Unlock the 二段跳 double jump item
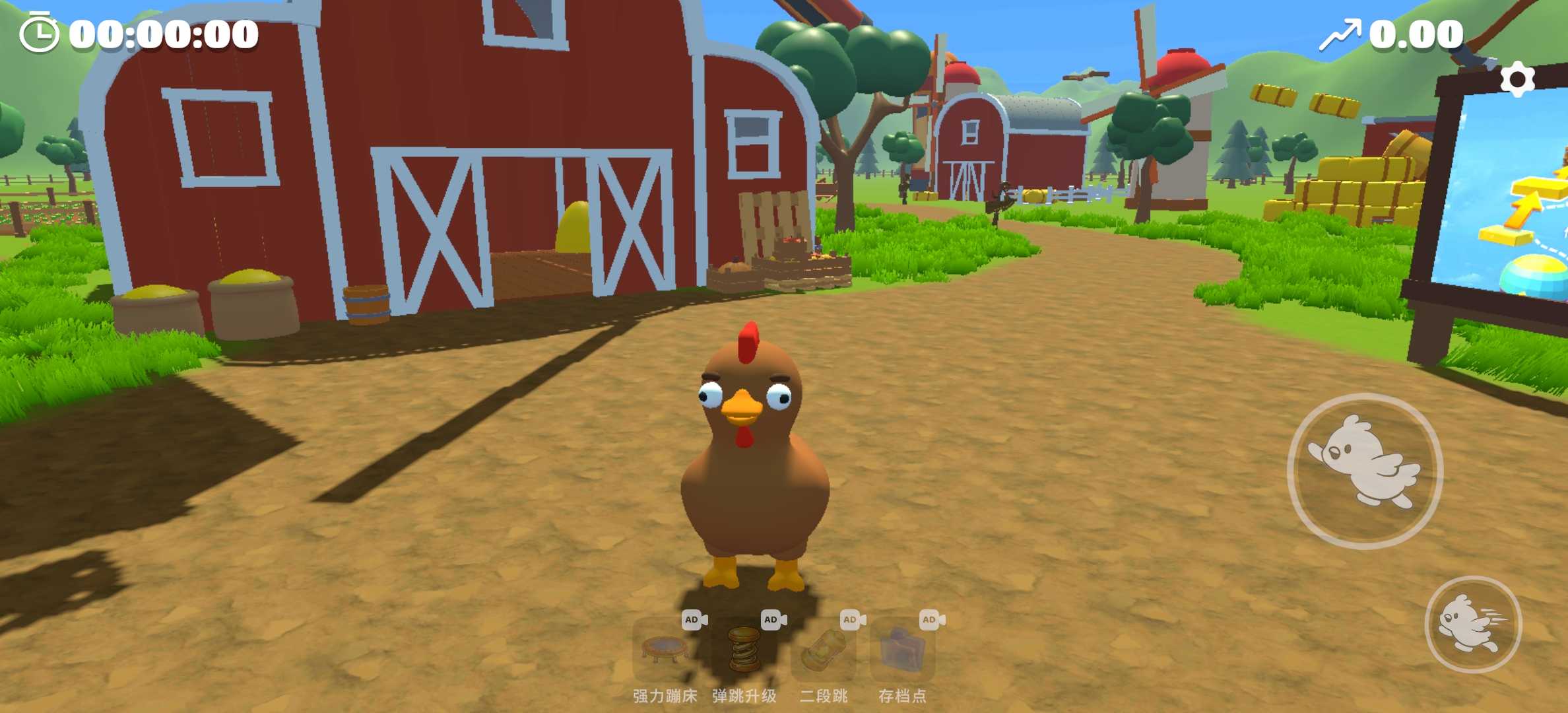Screen dimensions: 1568x713 [823, 650]
